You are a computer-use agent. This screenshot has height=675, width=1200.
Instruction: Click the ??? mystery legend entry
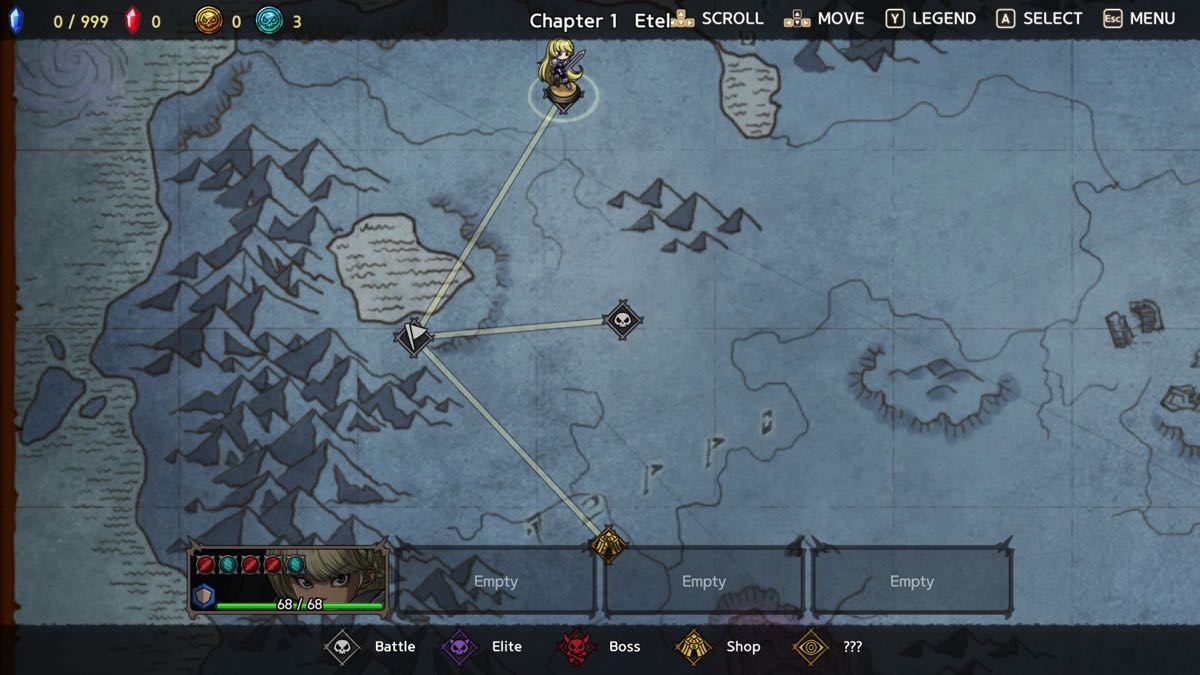(828, 646)
